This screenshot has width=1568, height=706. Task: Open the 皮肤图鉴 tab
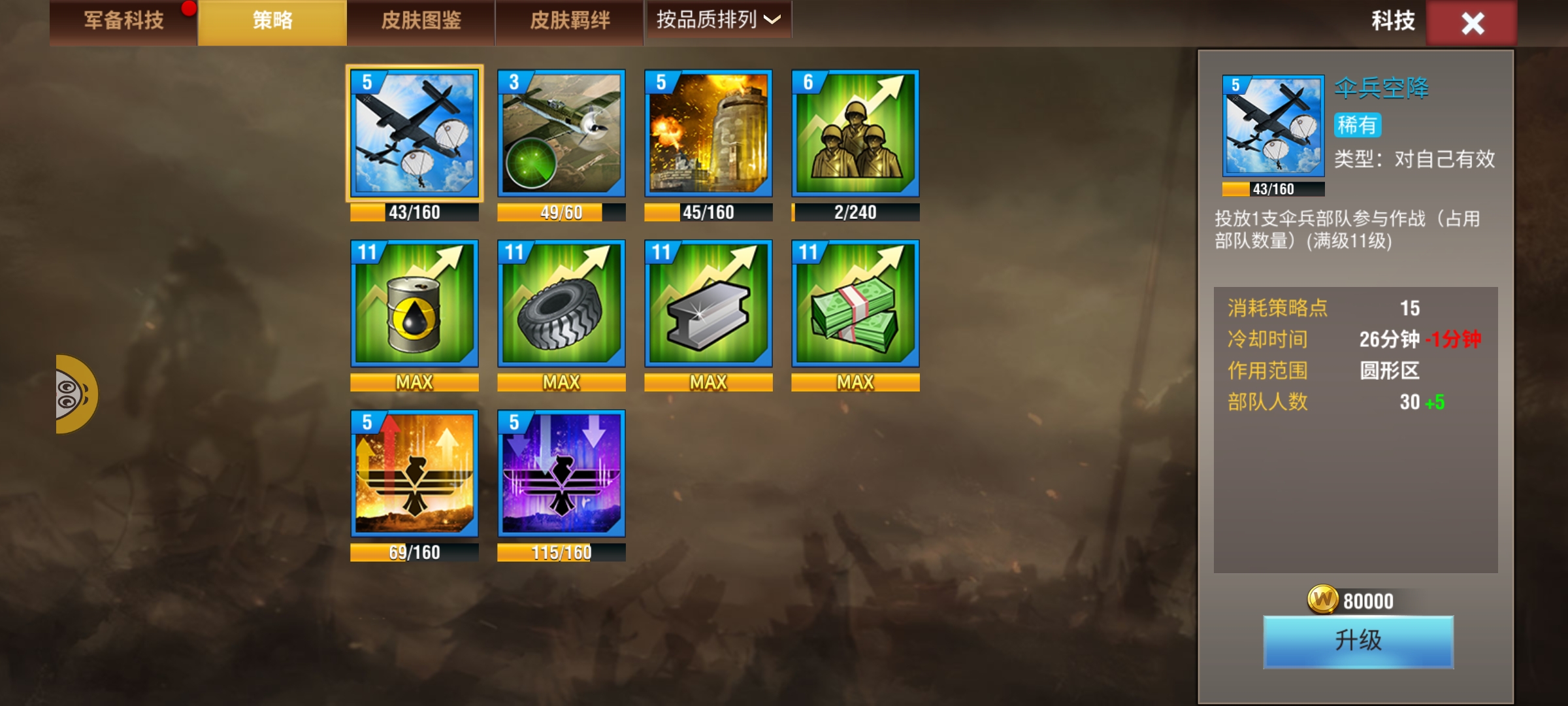pyautogui.click(x=421, y=21)
